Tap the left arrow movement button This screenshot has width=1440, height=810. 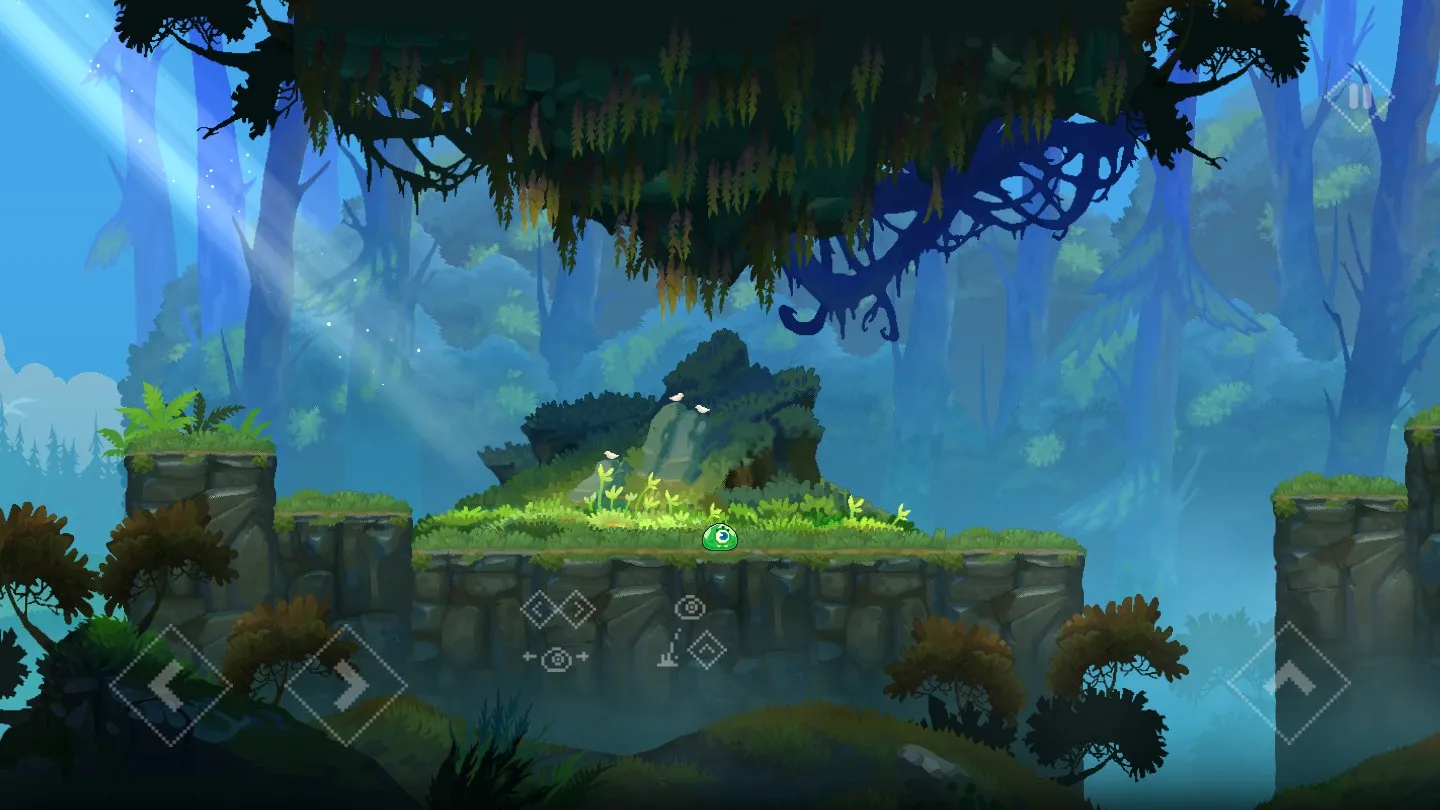click(170, 685)
